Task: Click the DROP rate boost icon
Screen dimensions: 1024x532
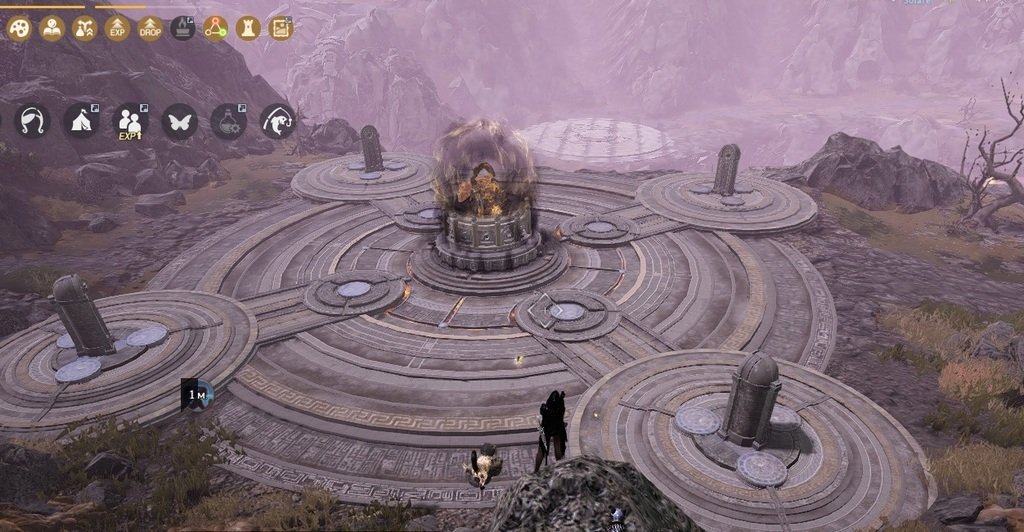Action: point(150,28)
